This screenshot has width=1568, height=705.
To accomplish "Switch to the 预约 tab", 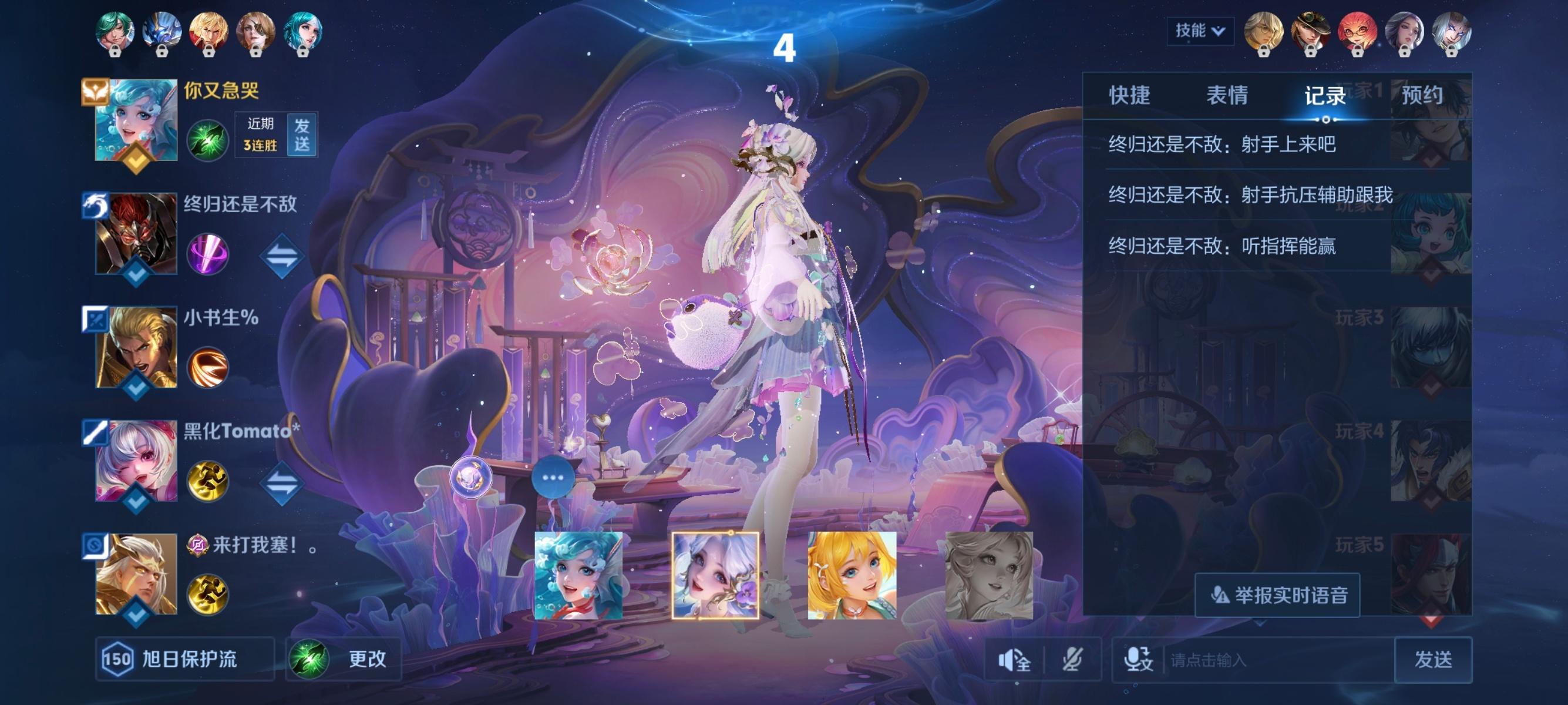I will coord(1422,96).
